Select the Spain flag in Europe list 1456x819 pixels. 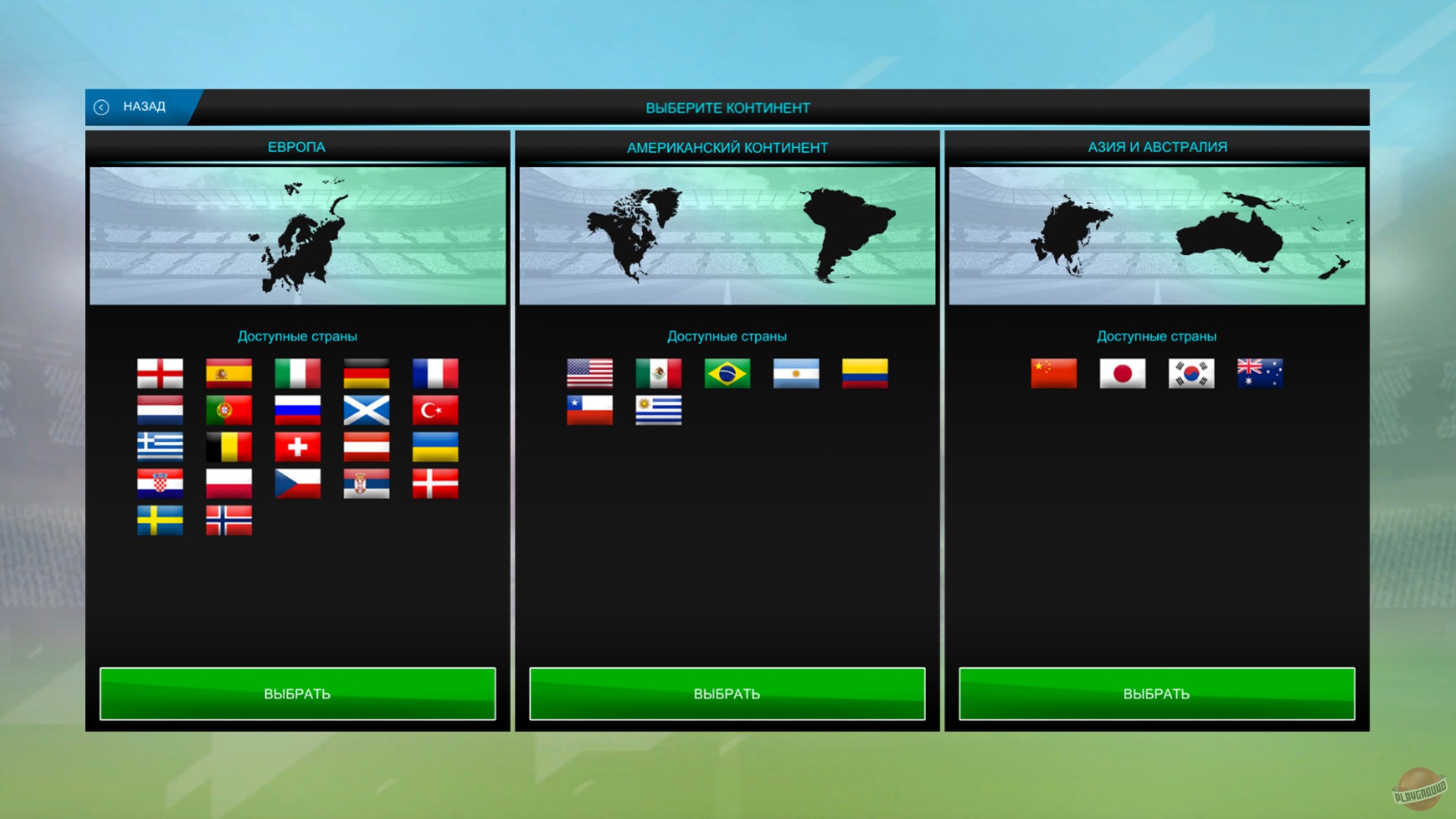pos(228,373)
